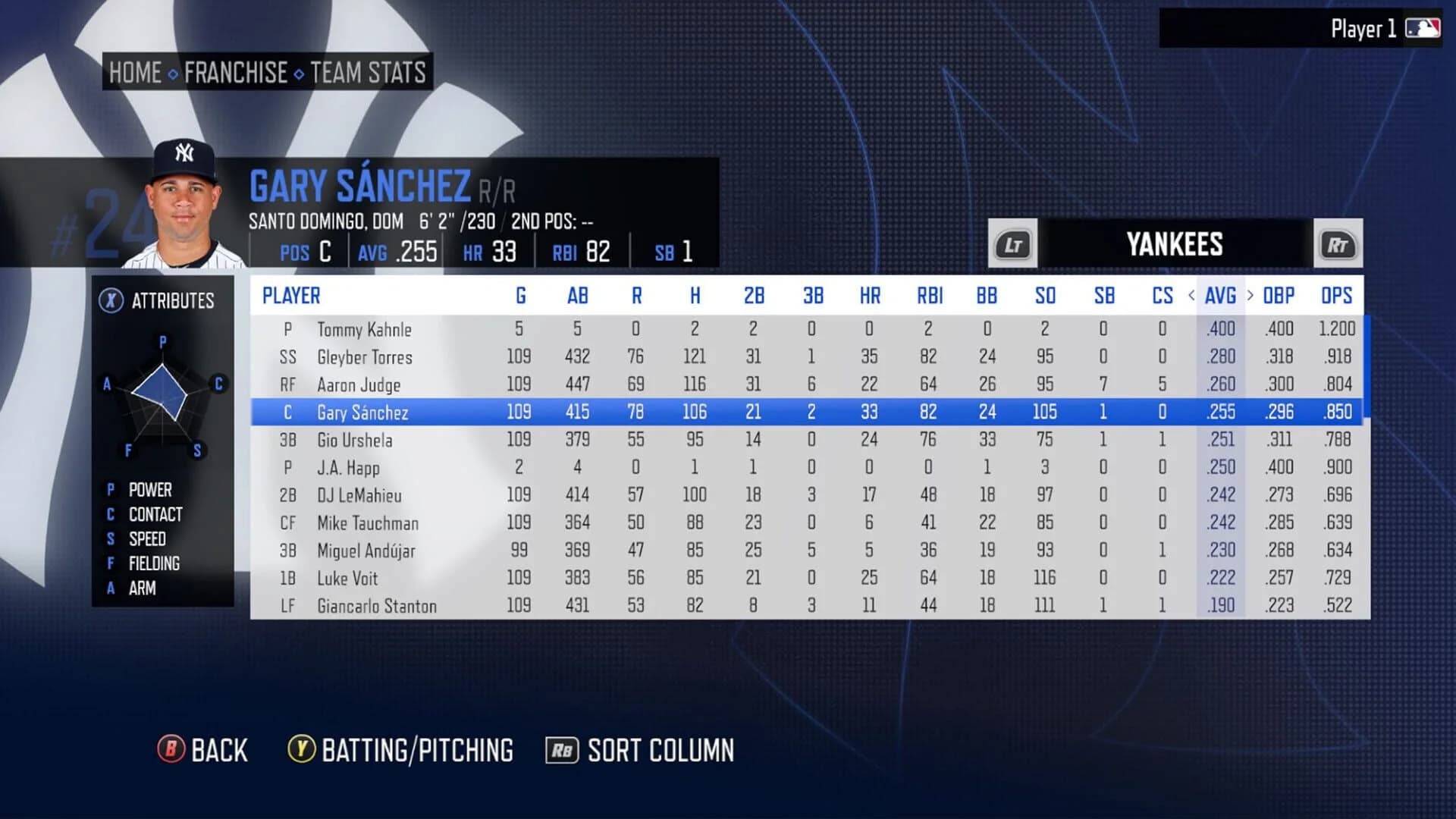Image resolution: width=1456 pixels, height=819 pixels.
Task: Click the LT previous team icon
Action: pyautogui.click(x=1012, y=244)
